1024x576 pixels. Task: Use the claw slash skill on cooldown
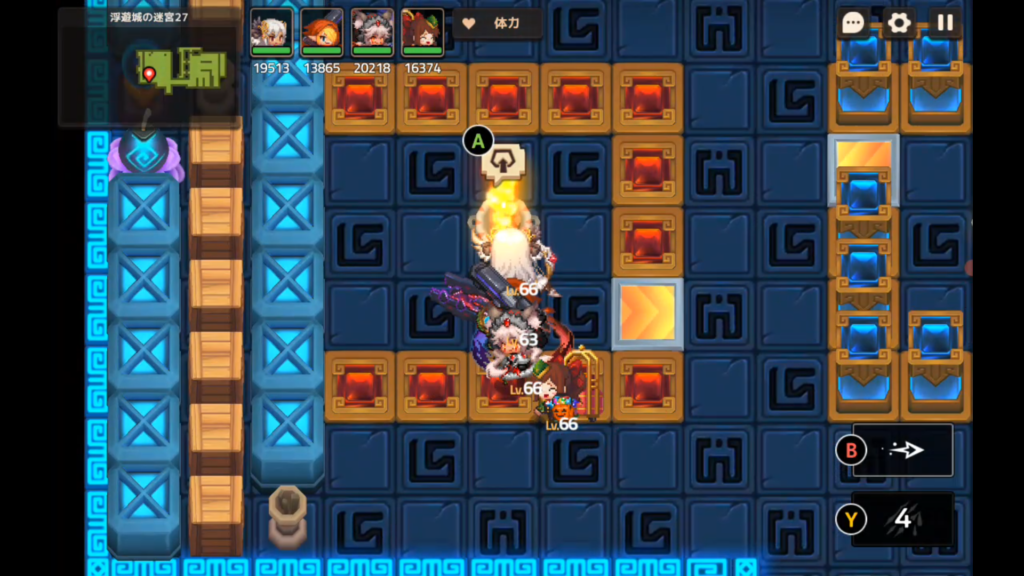903,519
